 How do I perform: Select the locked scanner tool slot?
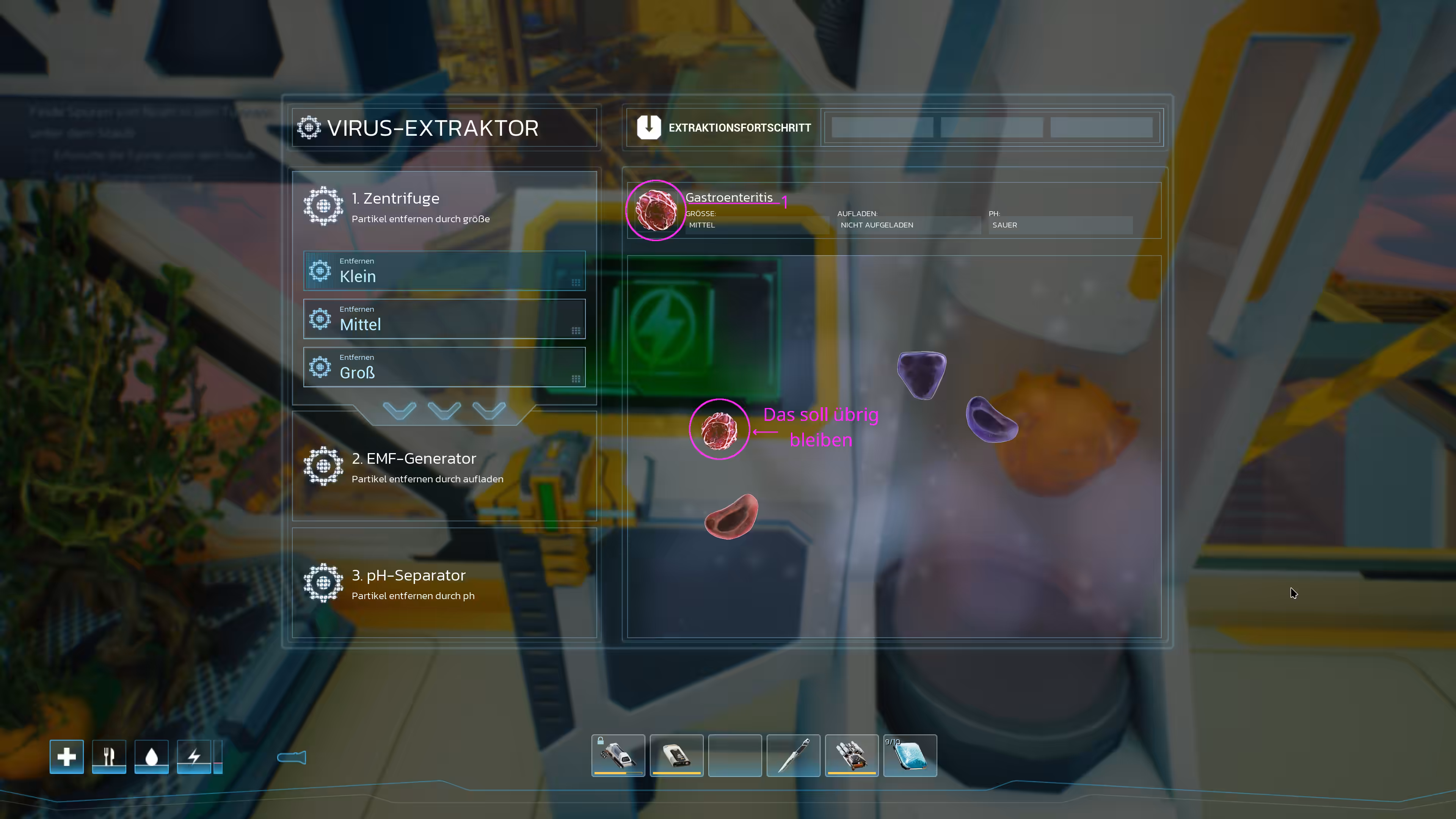(618, 755)
